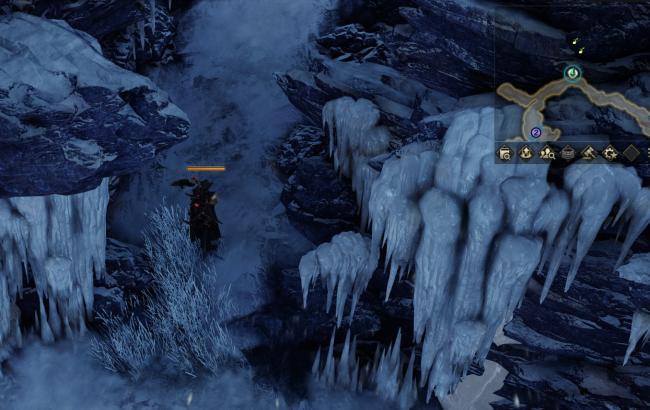Open the gavel auction icon
The height and width of the screenshot is (410, 650).
pos(589,153)
